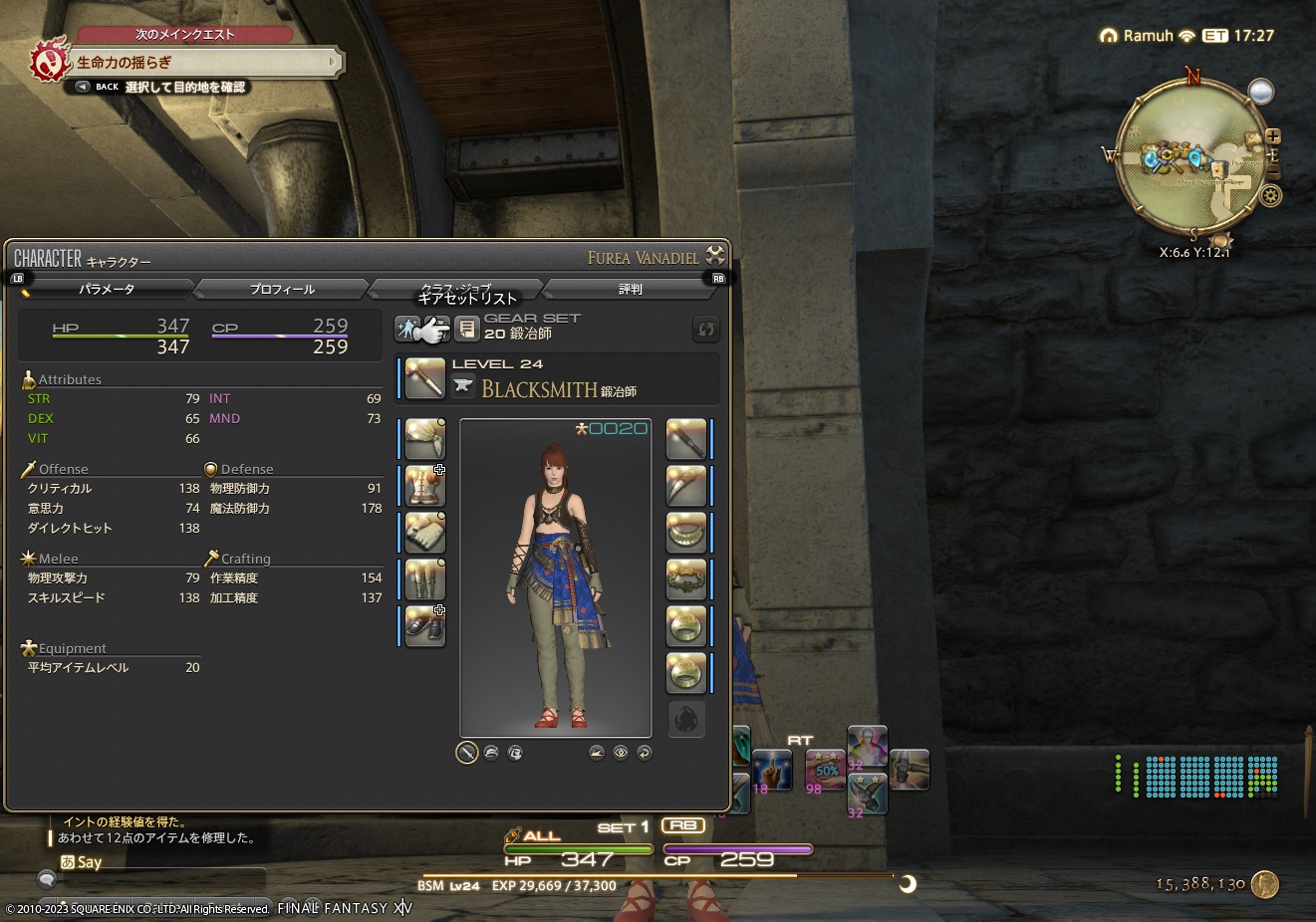Click the BACK chevron under the quest name
The width and height of the screenshot is (1316, 922).
[x=81, y=86]
